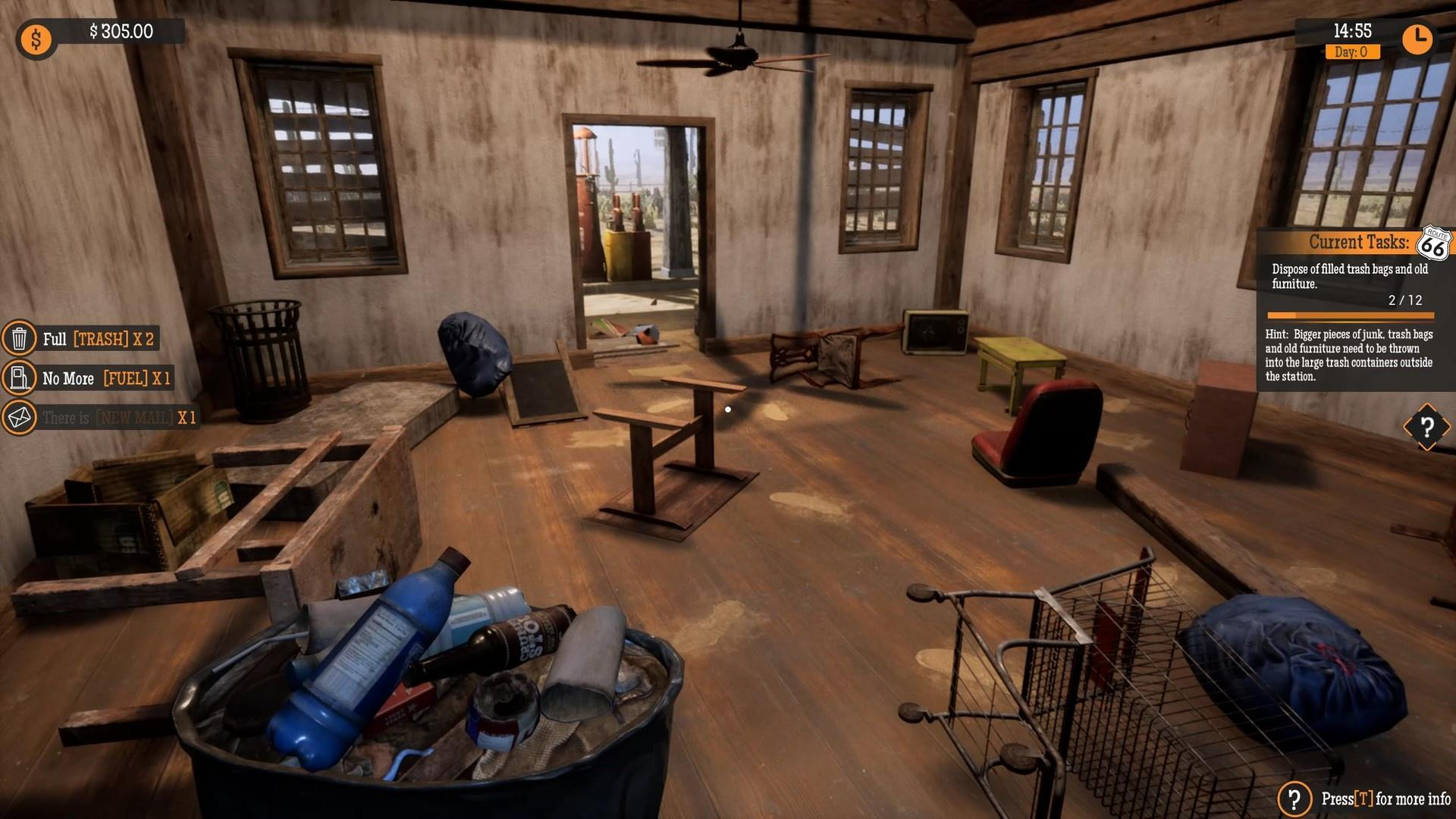The width and height of the screenshot is (1456, 819).
Task: Click the dollar money icon
Action: tap(36, 39)
